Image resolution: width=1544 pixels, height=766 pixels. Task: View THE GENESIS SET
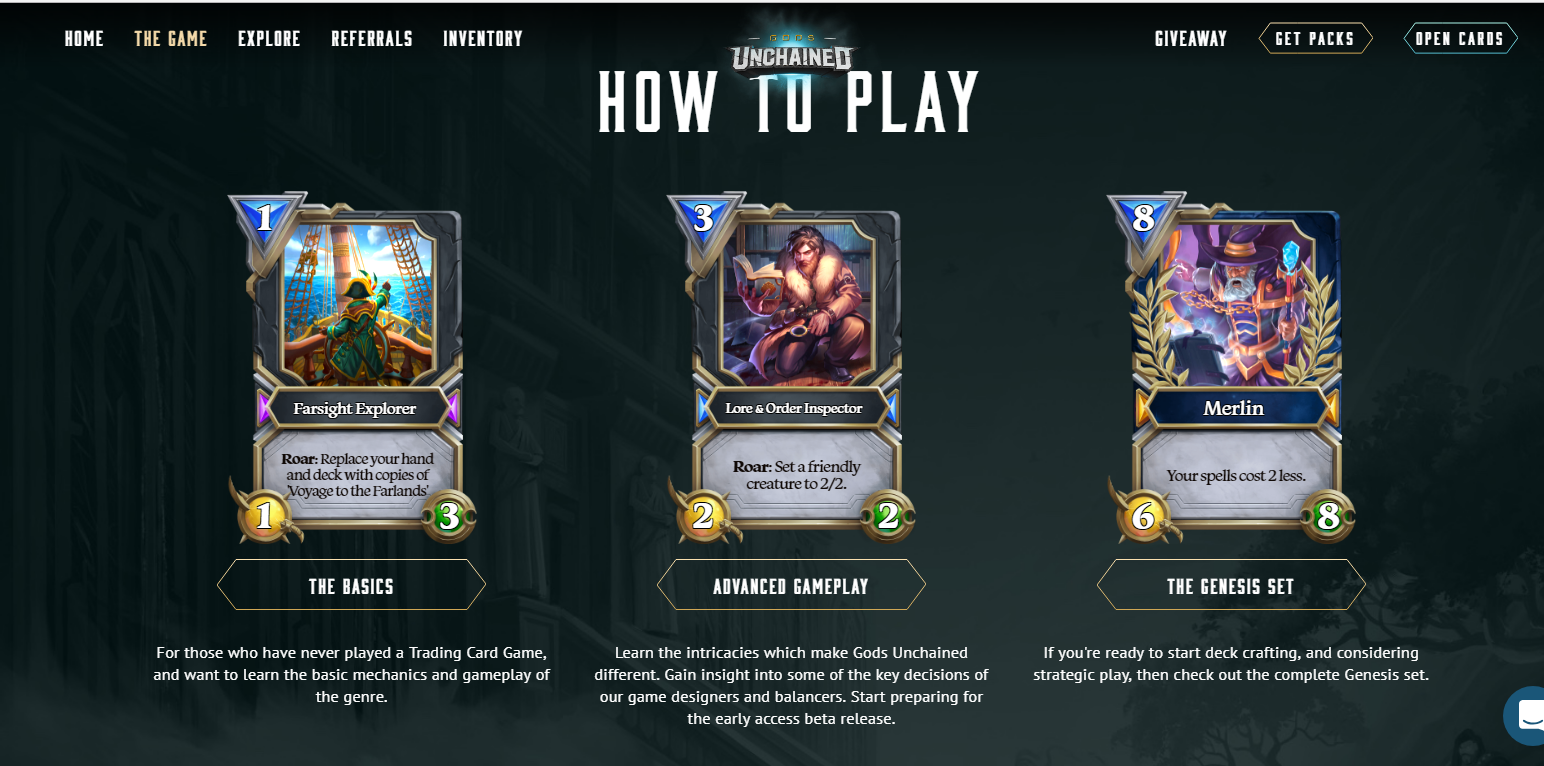tap(1230, 586)
